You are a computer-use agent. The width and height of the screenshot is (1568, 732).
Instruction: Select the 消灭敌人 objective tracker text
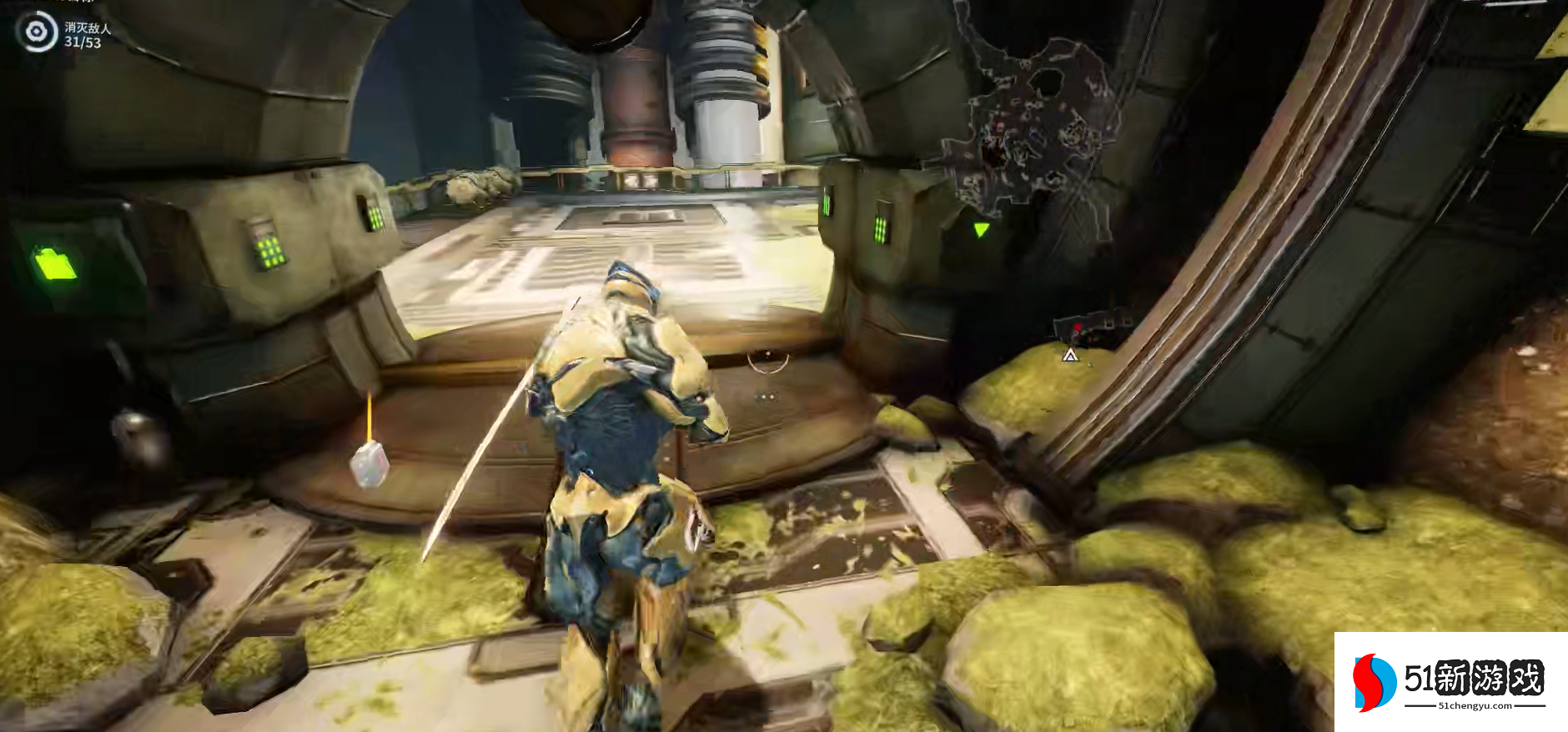tap(87, 29)
